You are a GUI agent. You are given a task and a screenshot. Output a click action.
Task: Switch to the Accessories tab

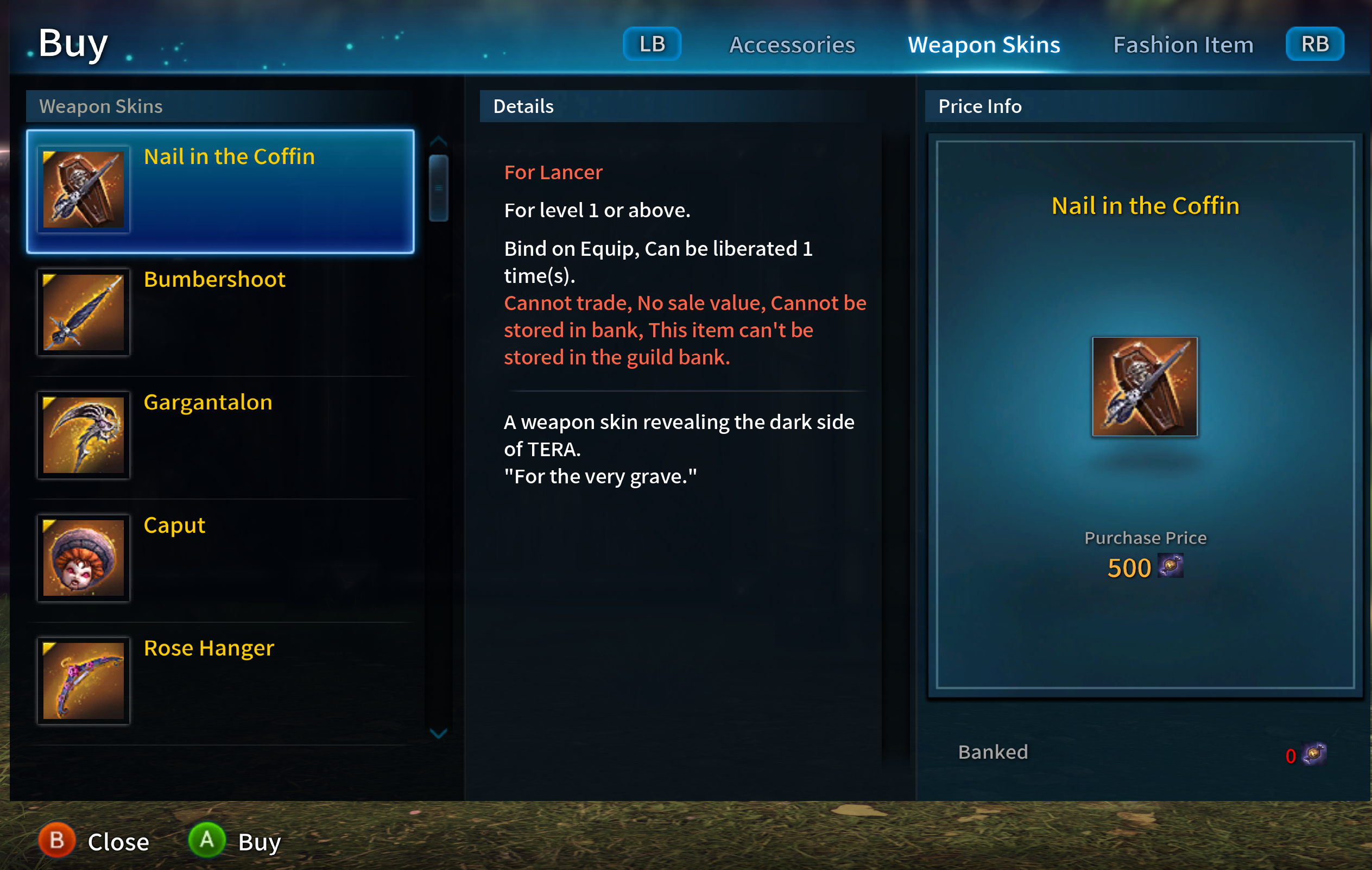tap(792, 45)
